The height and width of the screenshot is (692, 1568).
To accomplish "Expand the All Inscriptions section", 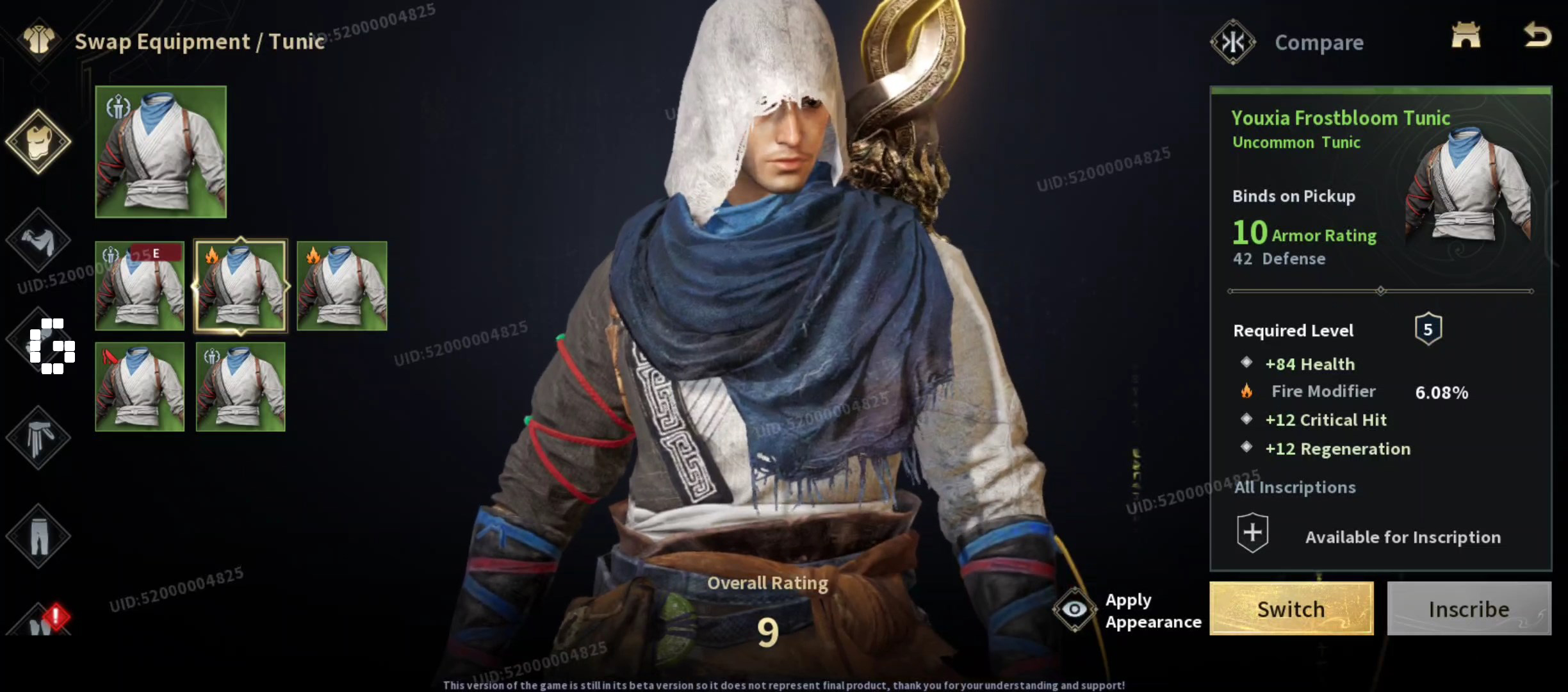I will click(1296, 487).
